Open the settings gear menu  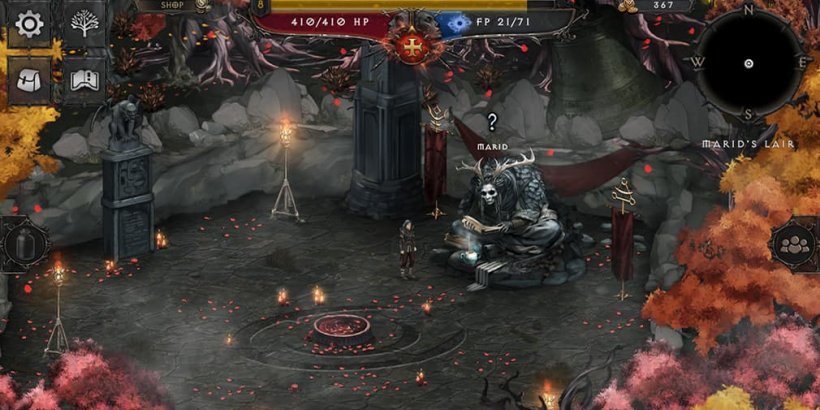(29, 23)
